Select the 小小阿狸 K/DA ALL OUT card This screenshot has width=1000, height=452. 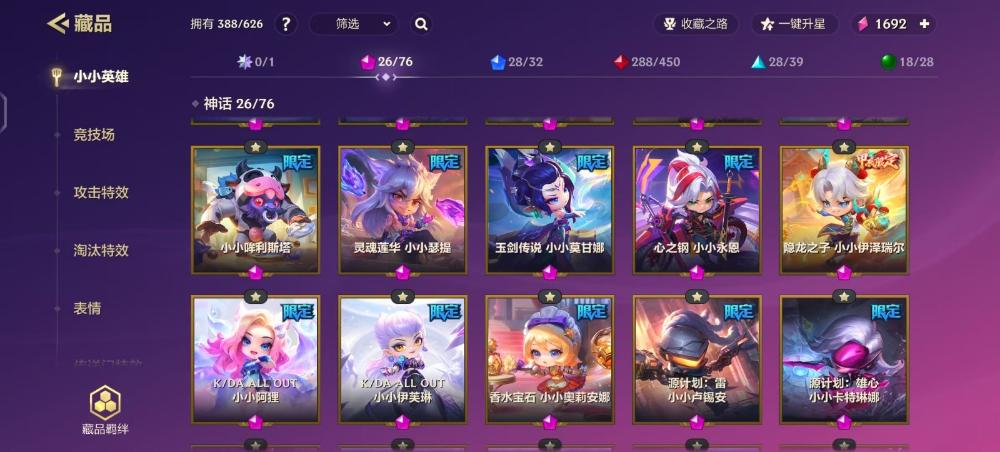point(255,358)
